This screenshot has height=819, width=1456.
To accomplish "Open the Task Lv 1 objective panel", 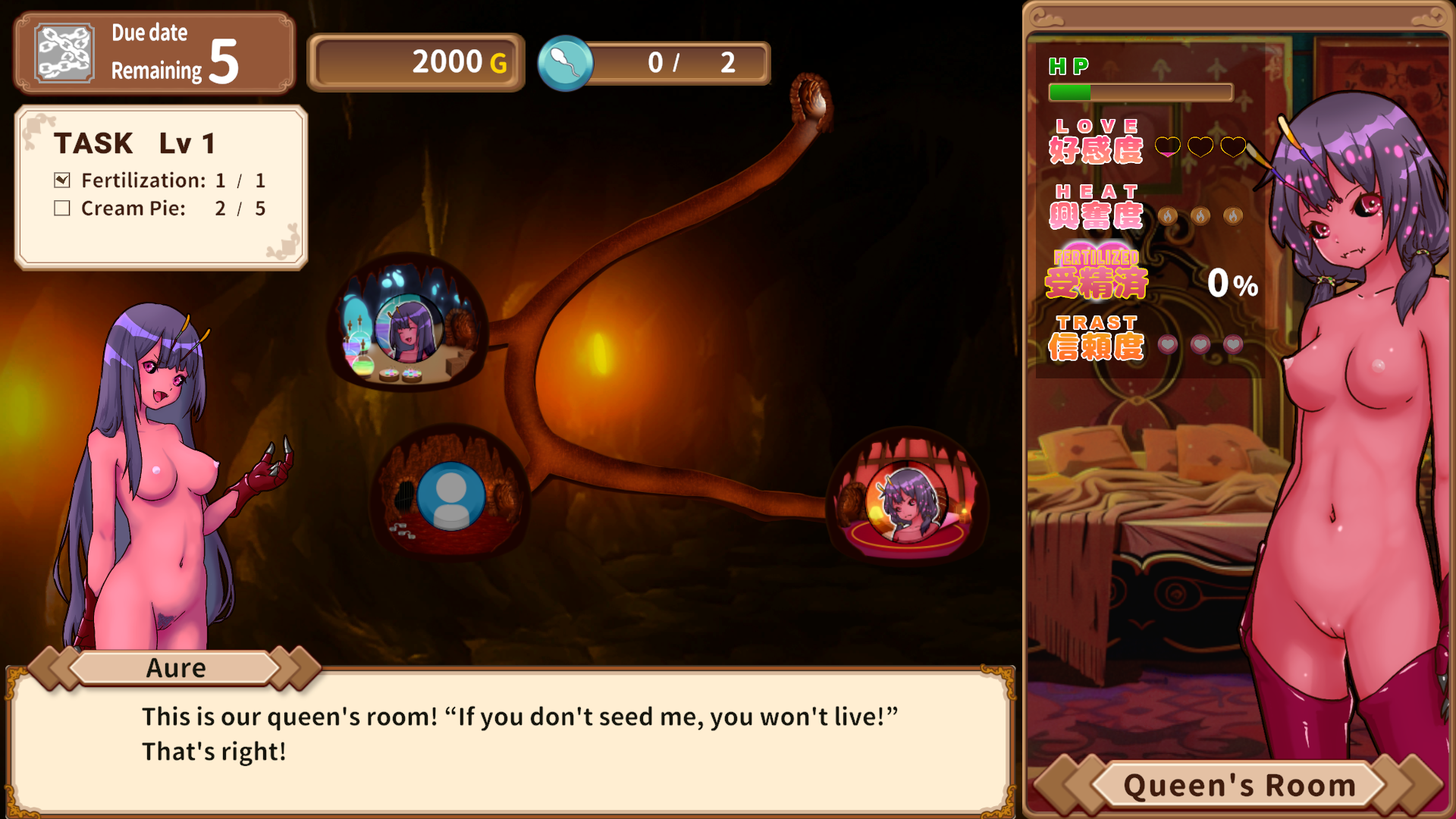I will (161, 187).
